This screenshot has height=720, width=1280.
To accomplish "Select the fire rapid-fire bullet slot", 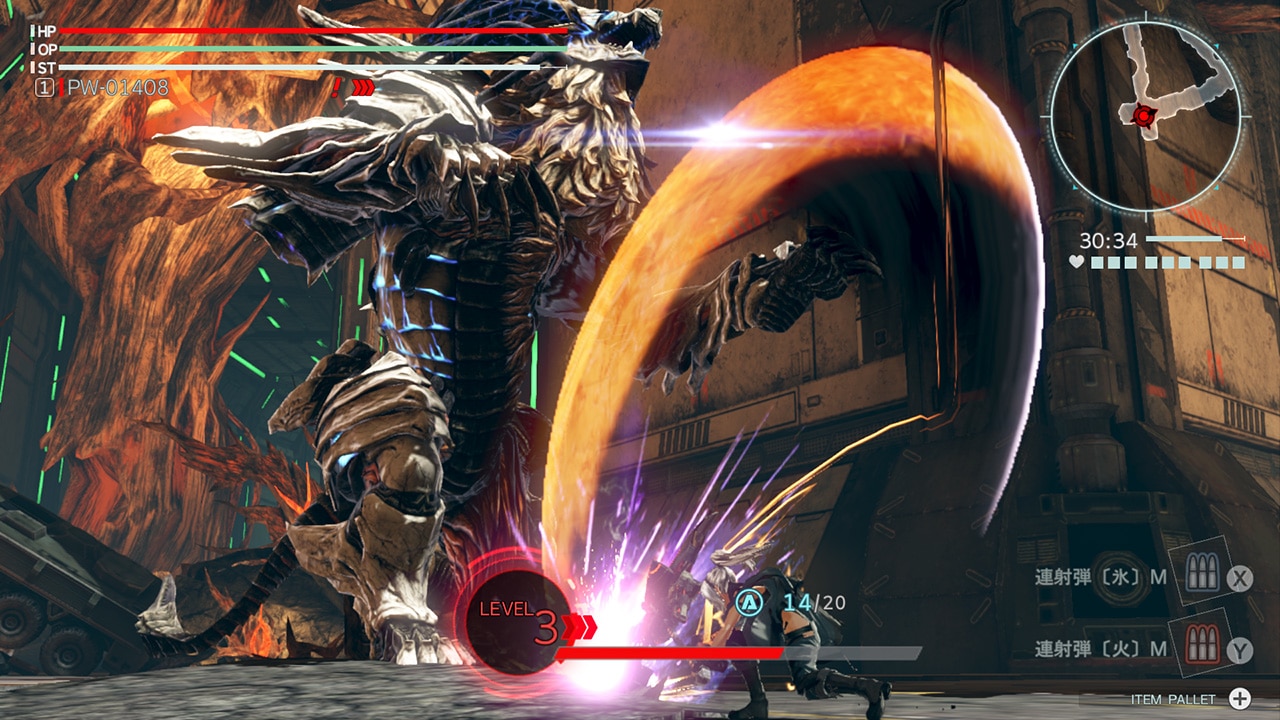I will (1199, 645).
